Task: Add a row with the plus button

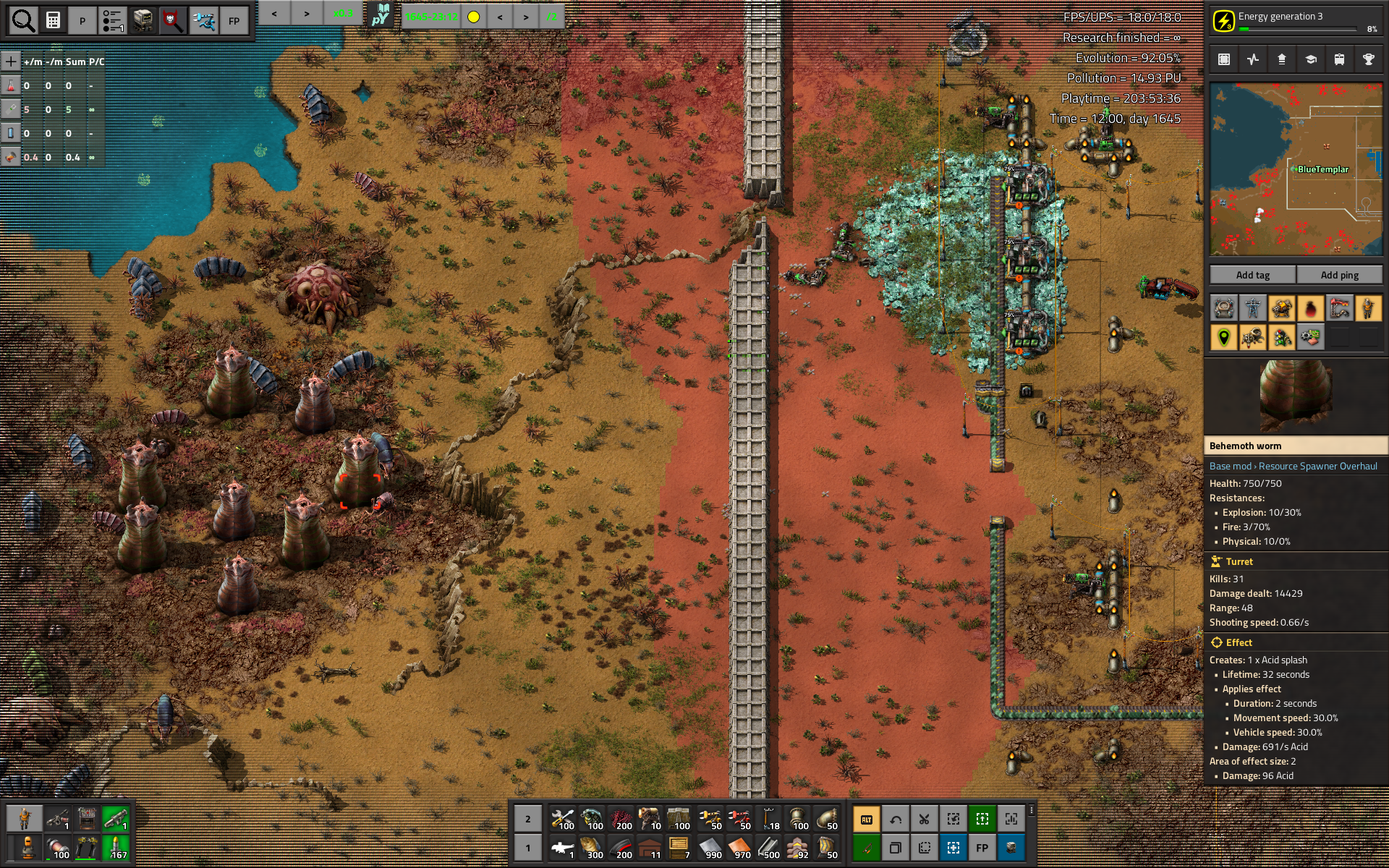Action: click(x=11, y=61)
